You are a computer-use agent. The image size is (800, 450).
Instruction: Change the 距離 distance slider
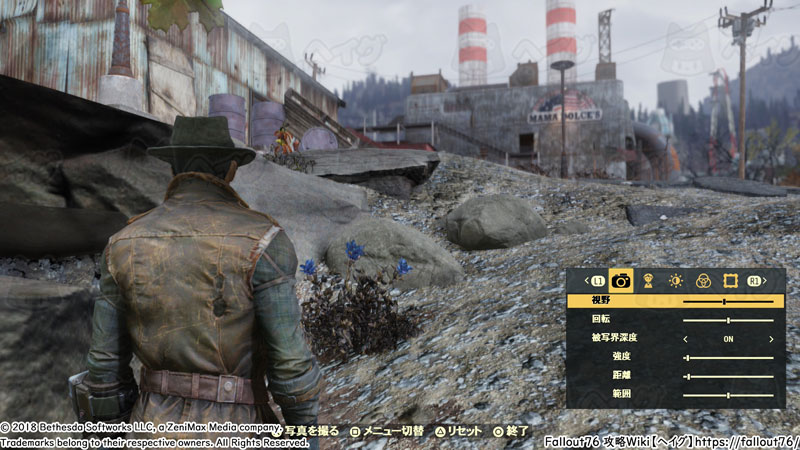click(x=688, y=376)
